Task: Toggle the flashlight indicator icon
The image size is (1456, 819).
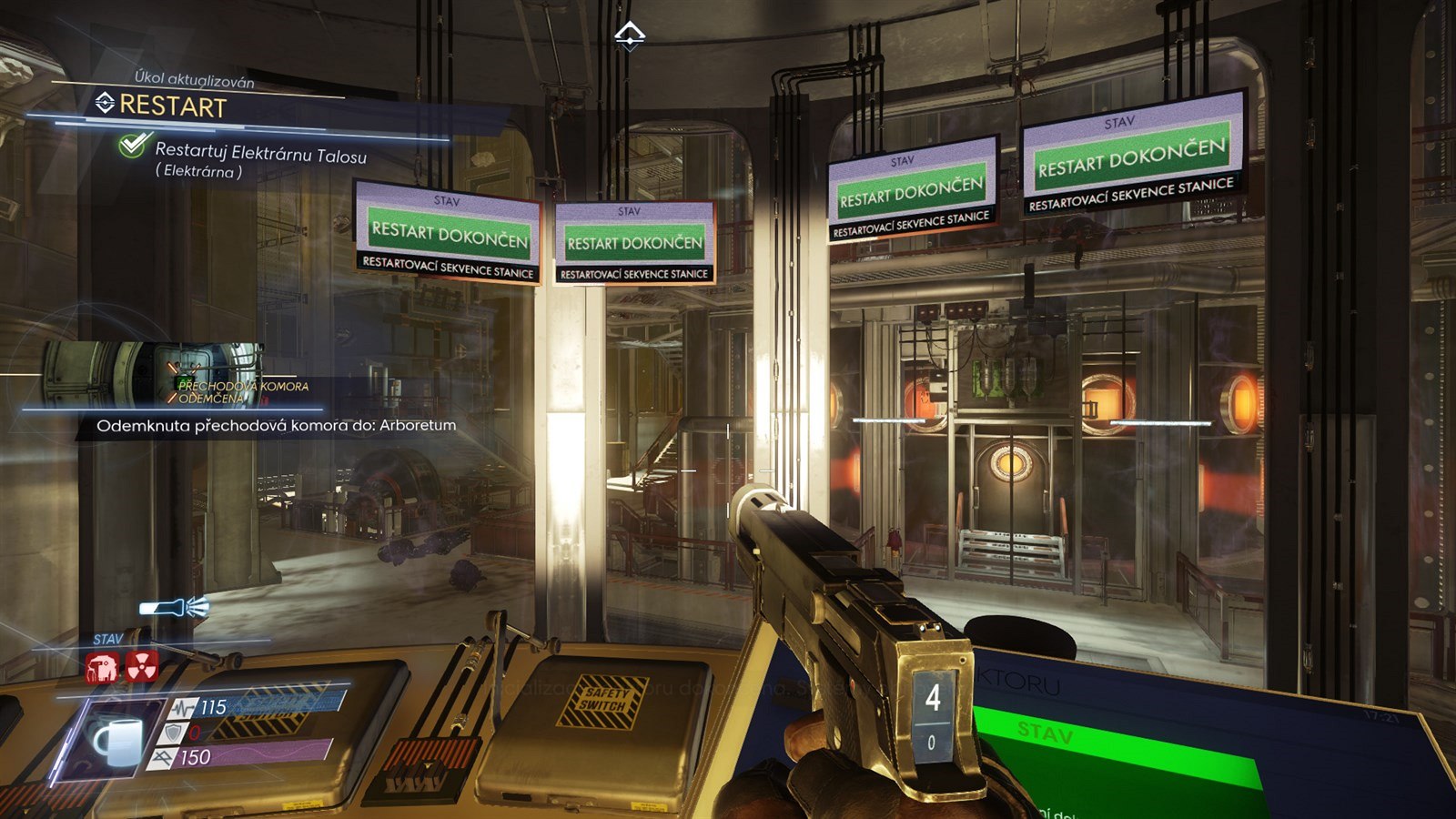Action: click(x=173, y=608)
